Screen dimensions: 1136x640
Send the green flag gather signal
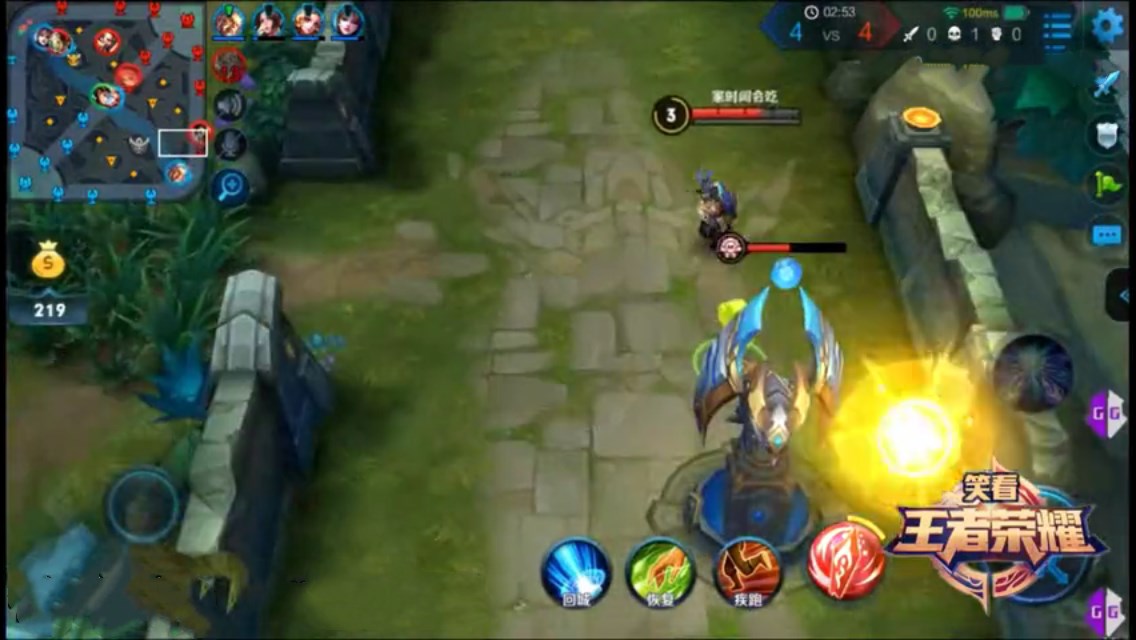click(1105, 185)
